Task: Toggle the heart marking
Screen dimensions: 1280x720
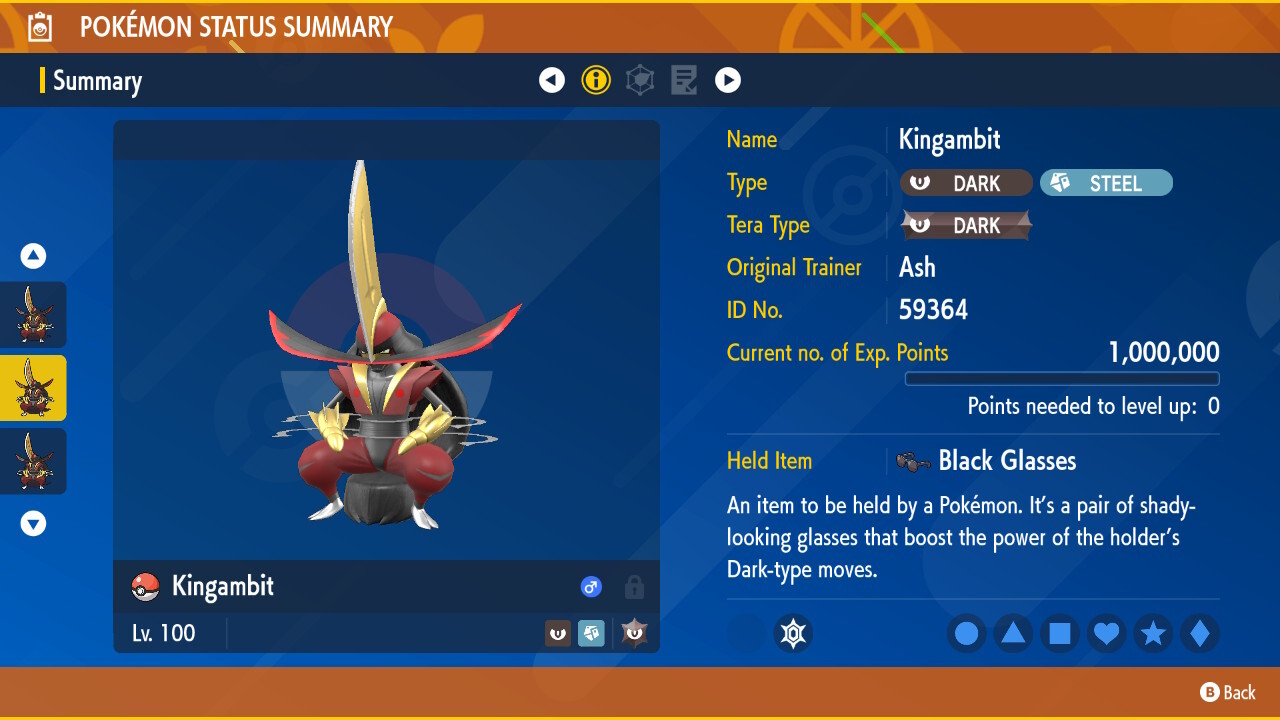Action: [1106, 633]
